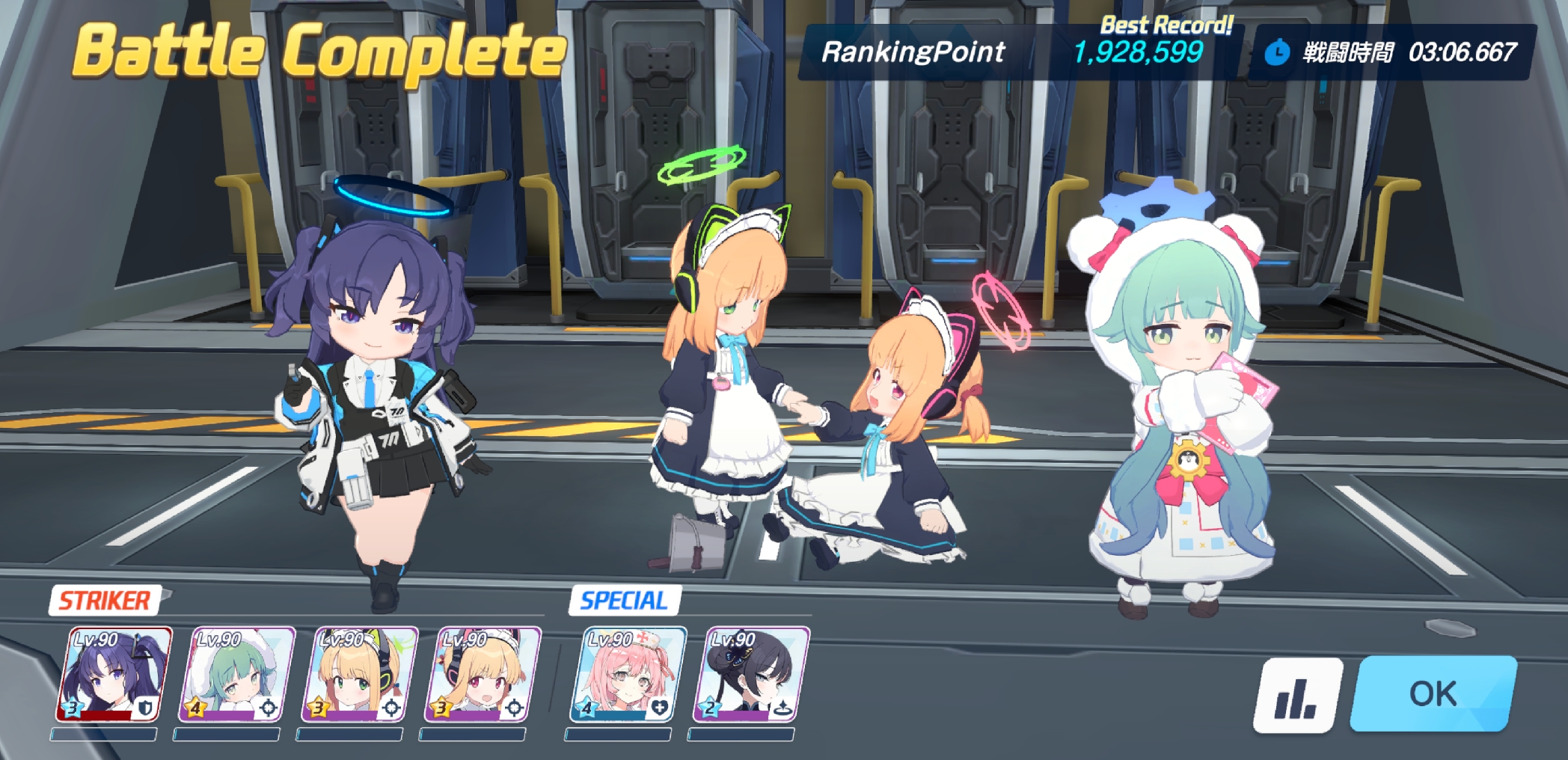The height and width of the screenshot is (760, 1568).
Task: Confirm results with the OK button
Action: pos(1433,693)
